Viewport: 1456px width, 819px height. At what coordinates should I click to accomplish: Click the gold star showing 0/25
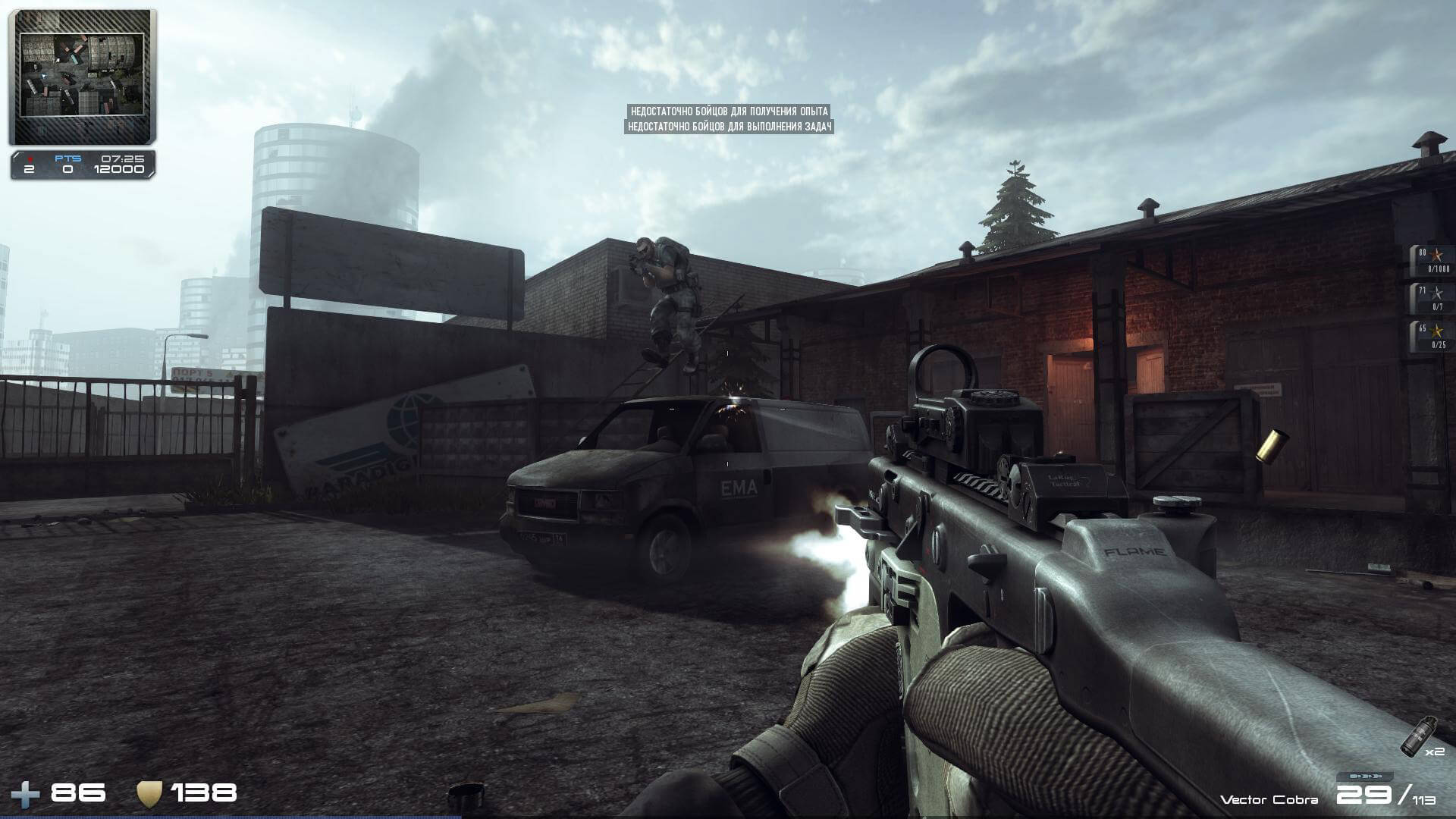tap(1436, 331)
